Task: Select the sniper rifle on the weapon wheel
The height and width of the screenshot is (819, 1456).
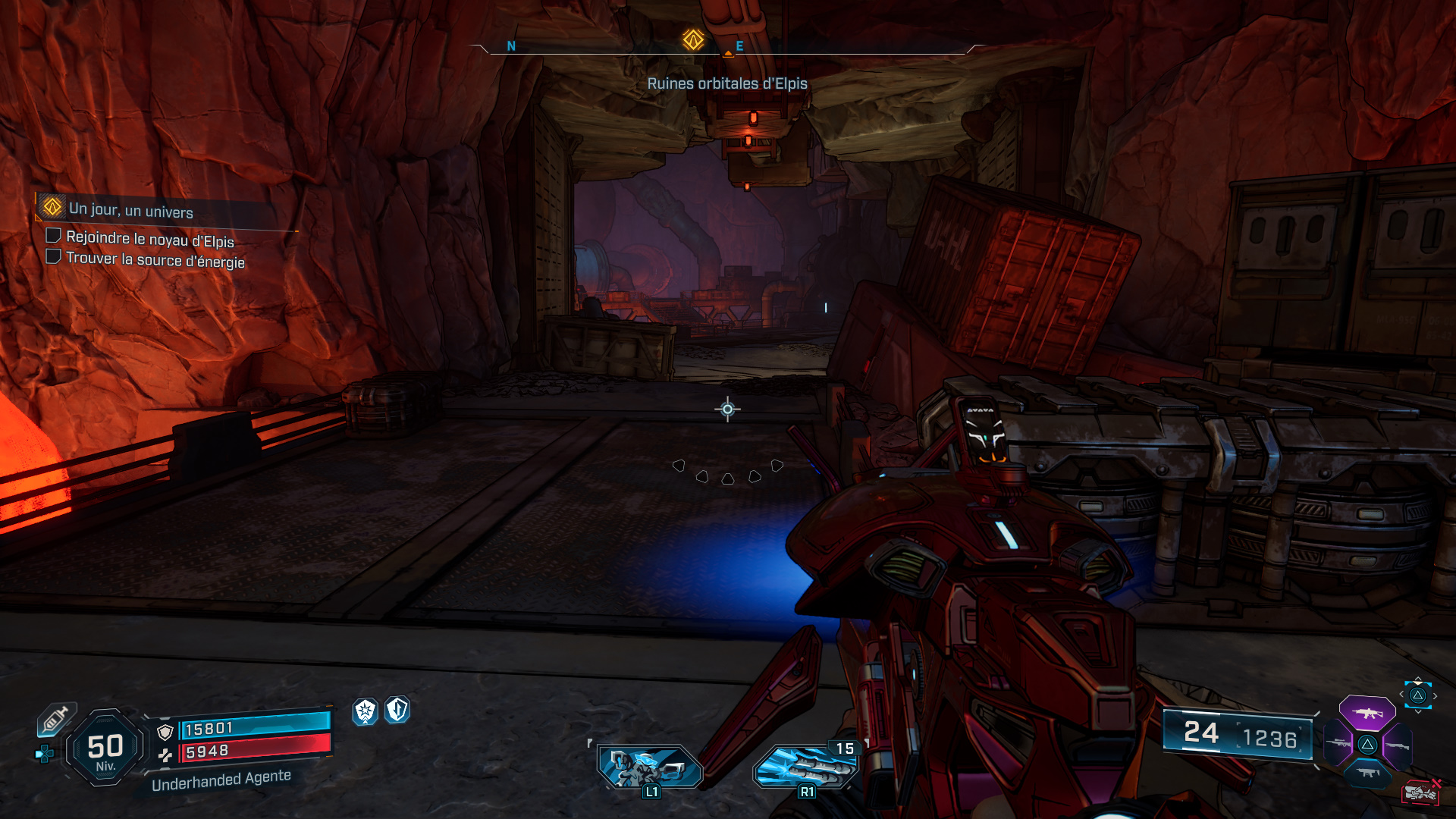Action: click(x=1338, y=744)
